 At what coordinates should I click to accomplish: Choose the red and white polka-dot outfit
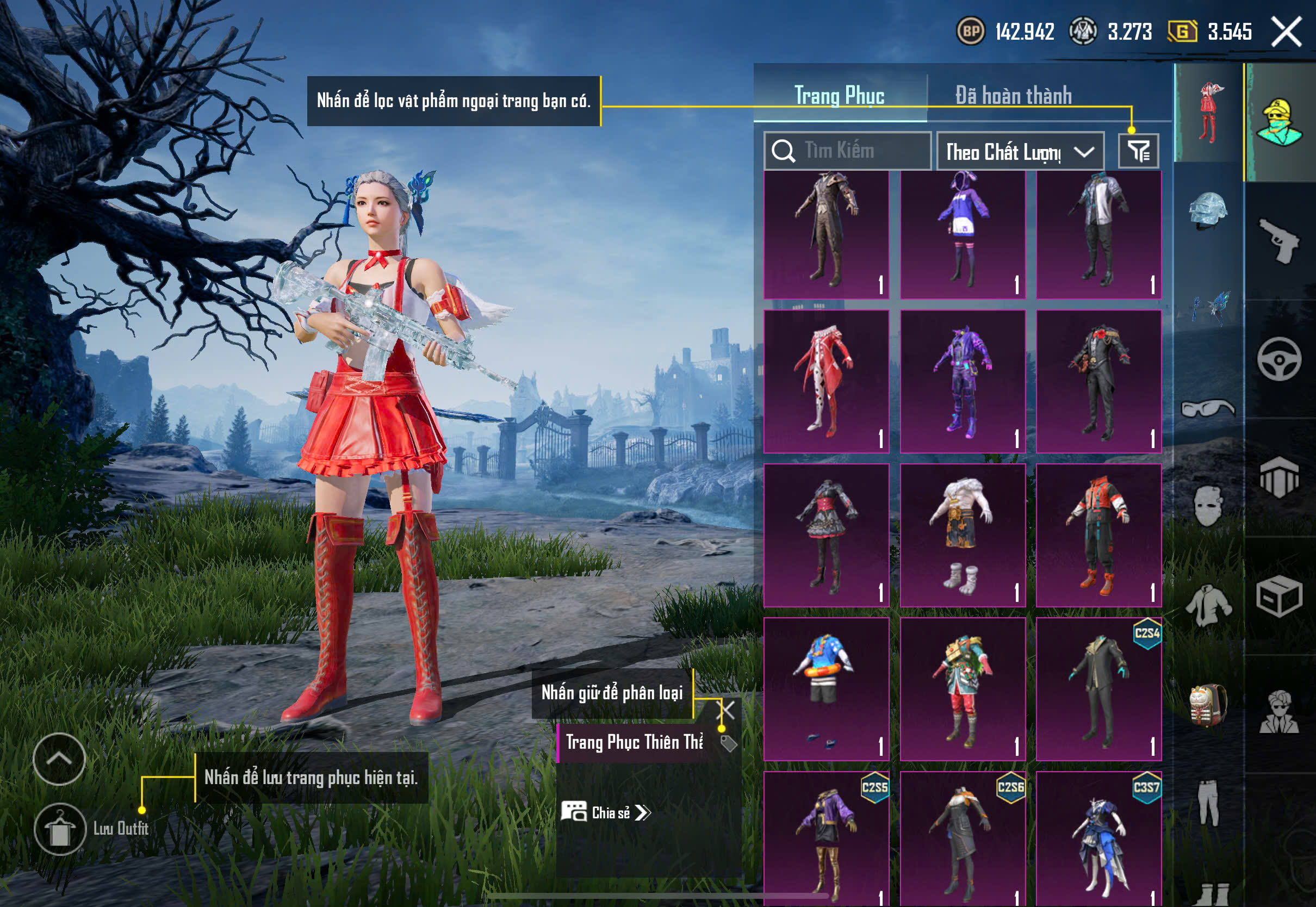826,382
